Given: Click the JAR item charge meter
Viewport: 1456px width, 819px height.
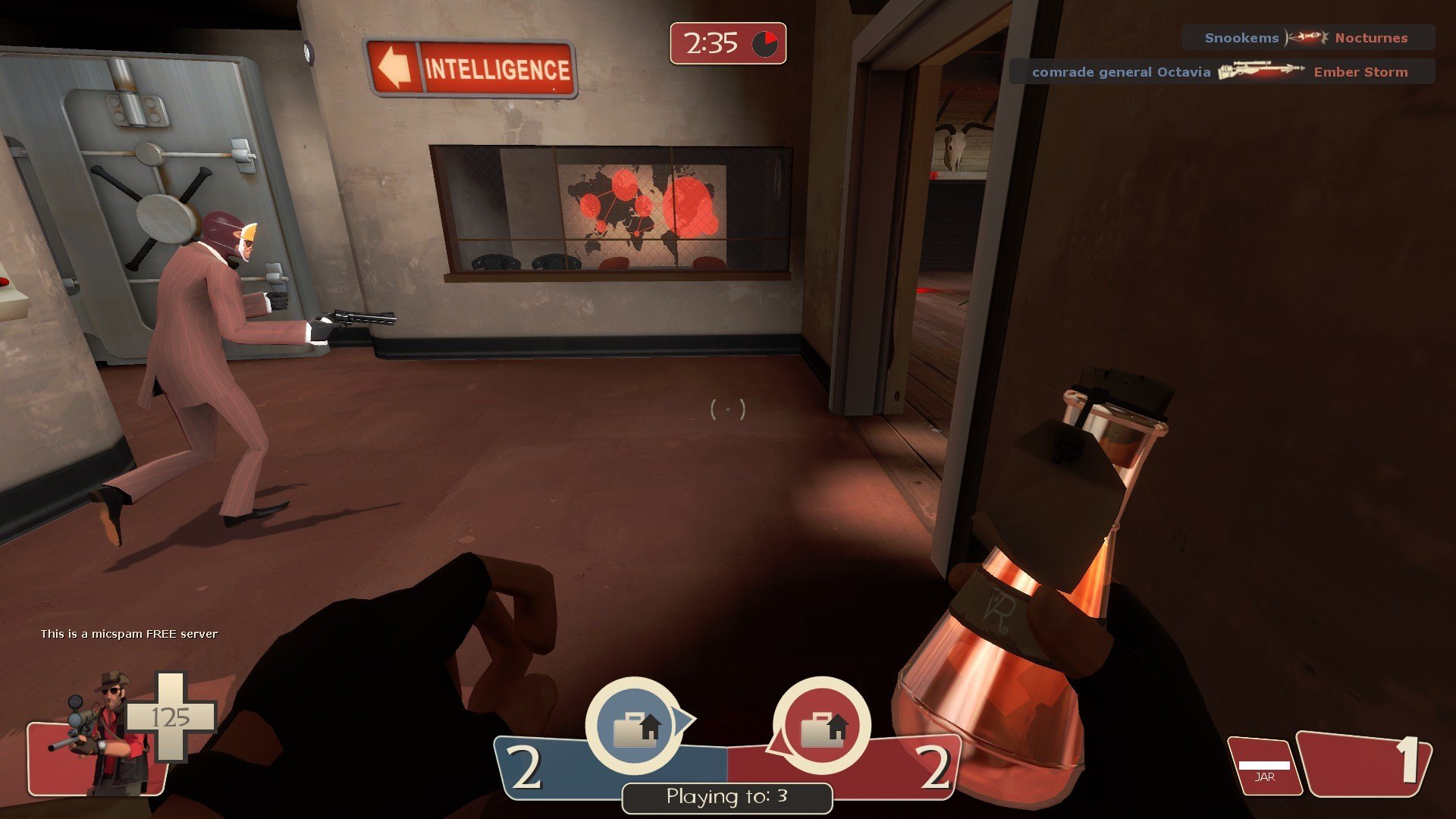Looking at the screenshot, I should pos(1264,767).
